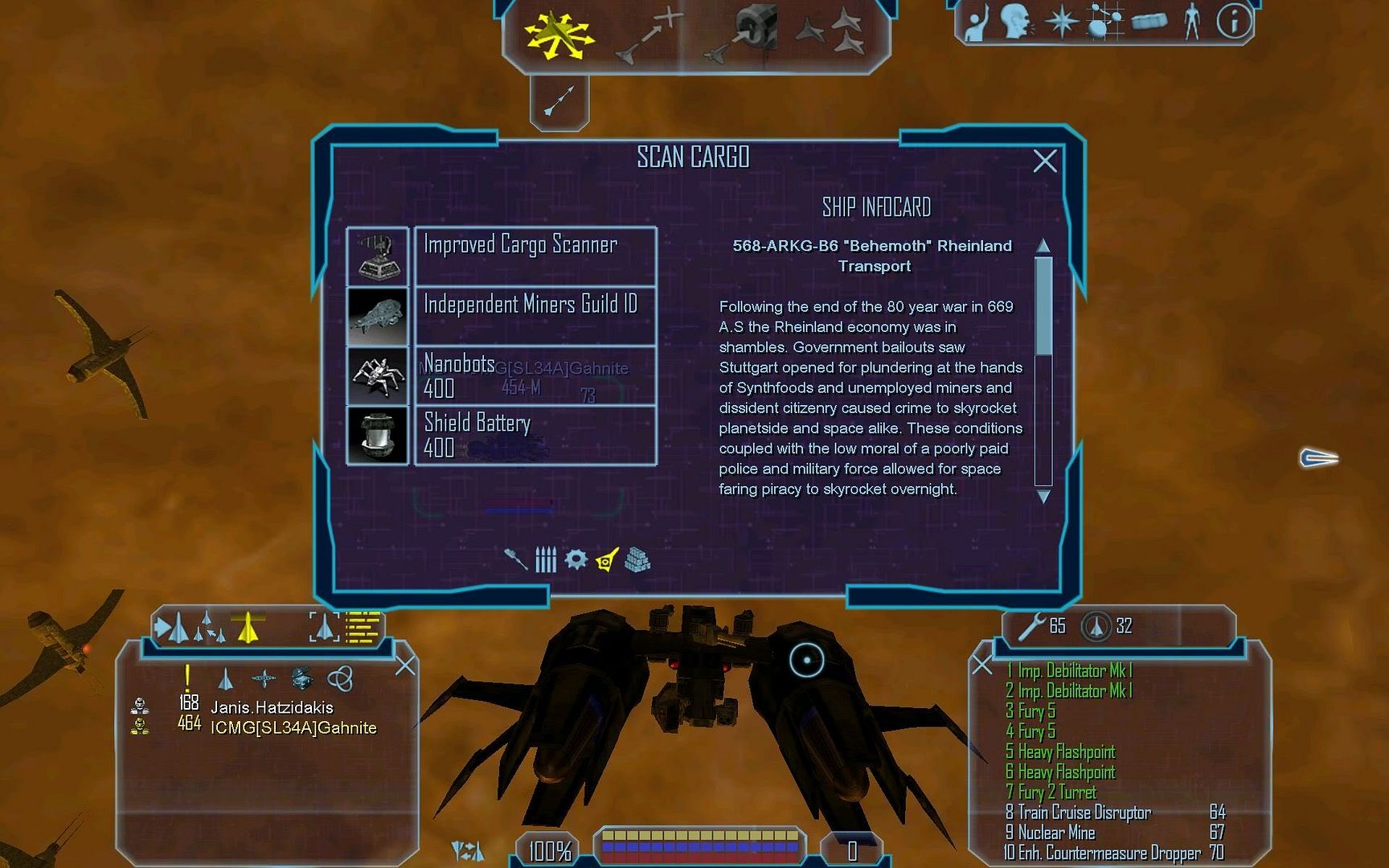The image size is (1389, 868).
Task: Select the Independent Miners Guild ID entry
Action: tap(535, 316)
